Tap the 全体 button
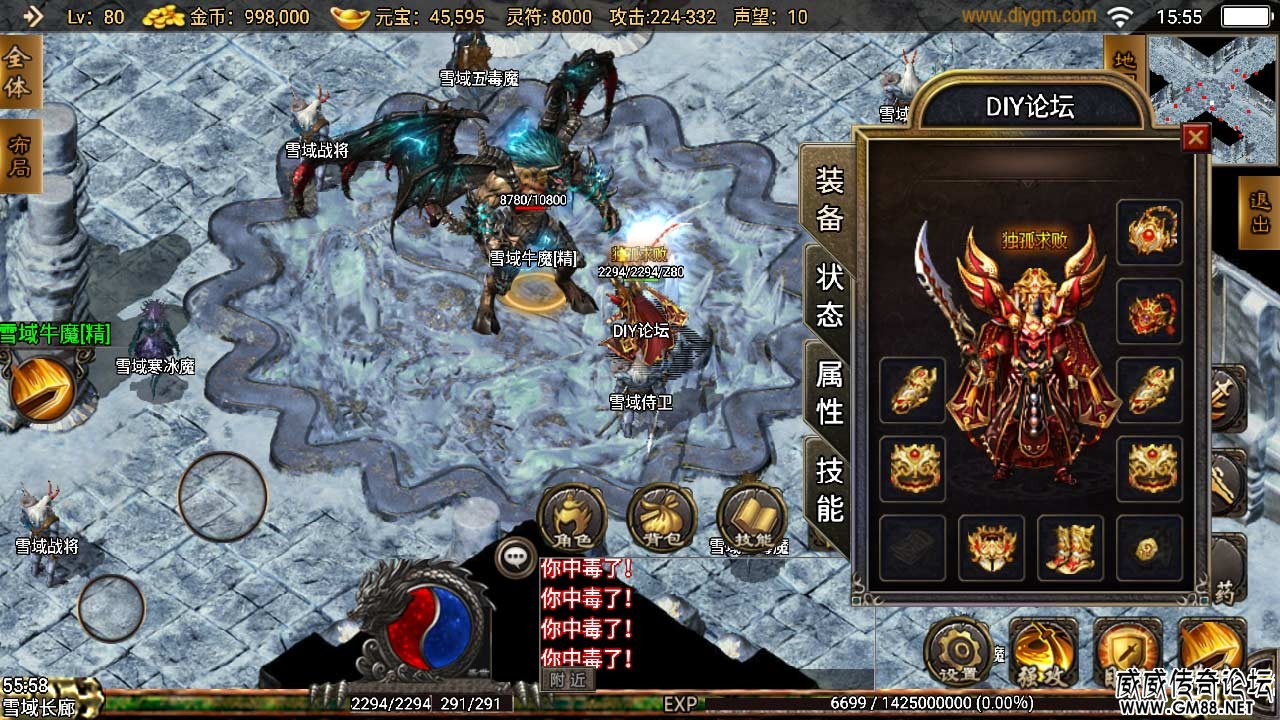The width and height of the screenshot is (1280, 720). (x=19, y=73)
